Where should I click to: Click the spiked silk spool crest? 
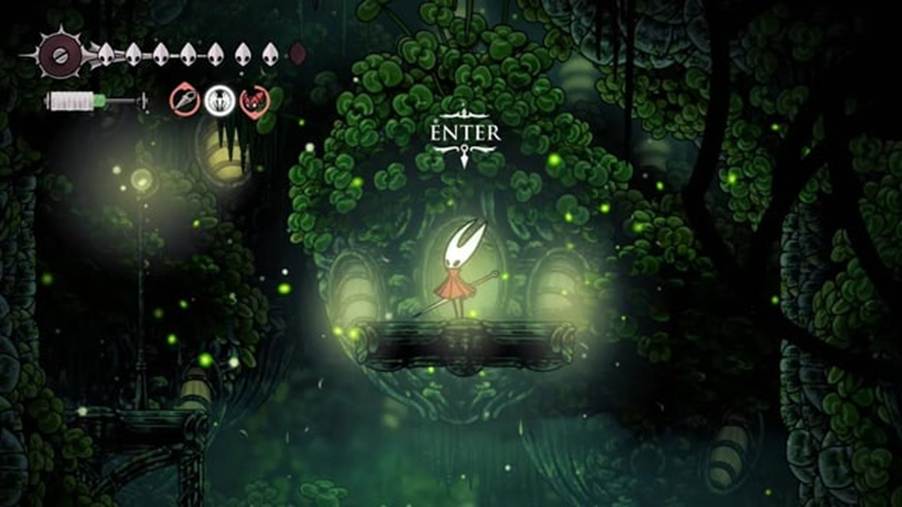[57, 51]
